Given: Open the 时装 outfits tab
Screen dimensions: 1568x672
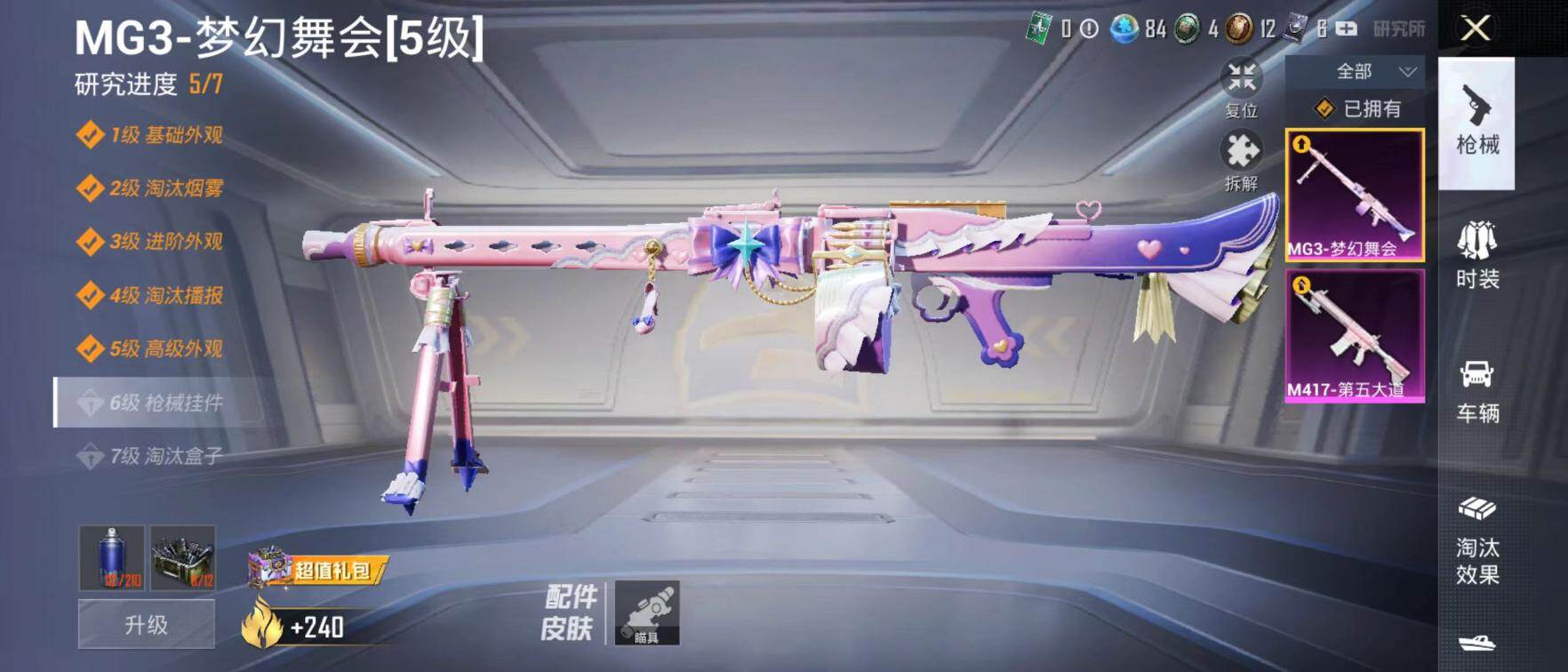Looking at the screenshot, I should 1476,256.
